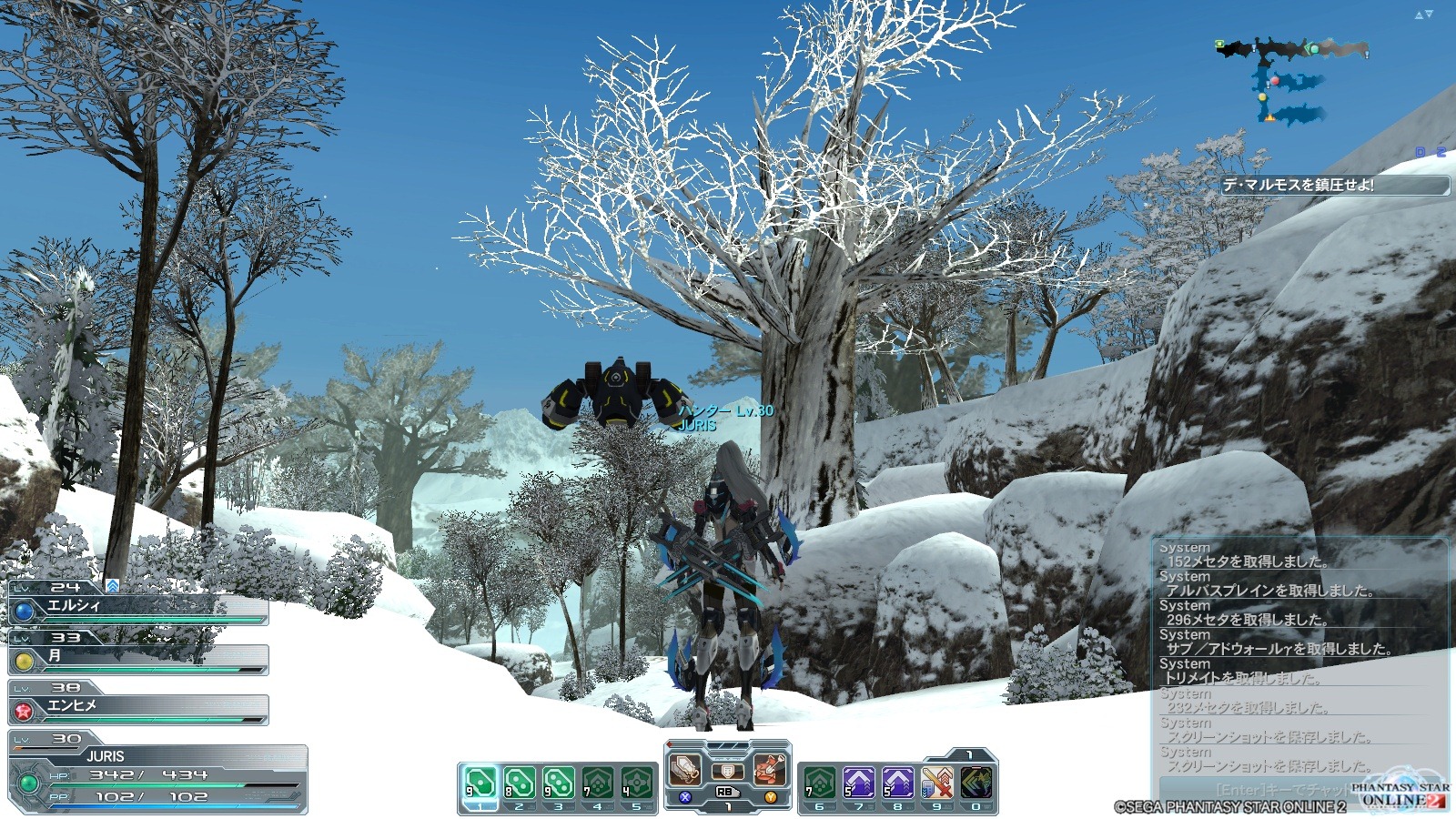This screenshot has width=1456, height=819.
Task: Select the green flower-emblem item in slot 5
Action: click(x=636, y=783)
